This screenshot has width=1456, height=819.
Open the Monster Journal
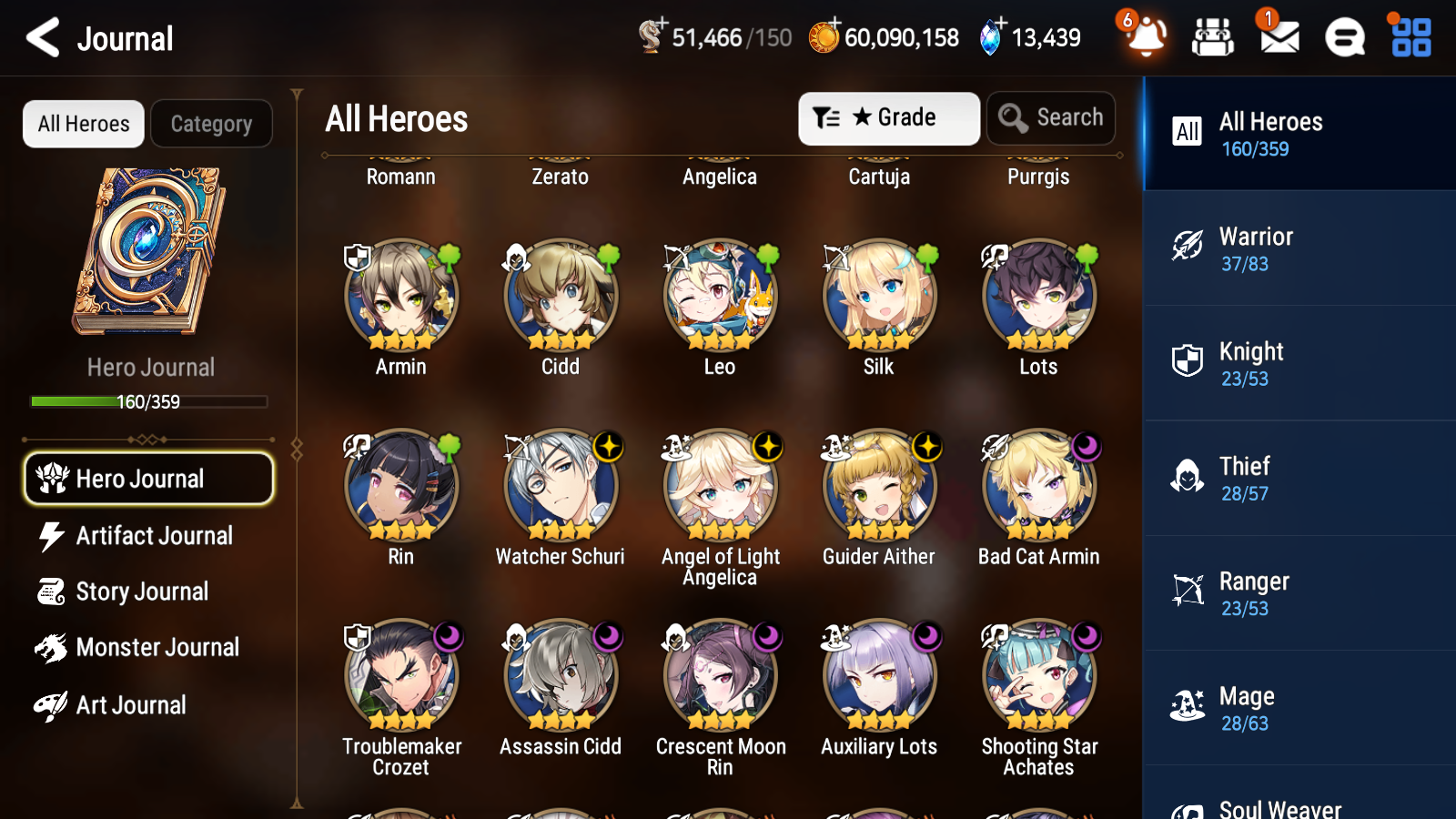tap(157, 647)
